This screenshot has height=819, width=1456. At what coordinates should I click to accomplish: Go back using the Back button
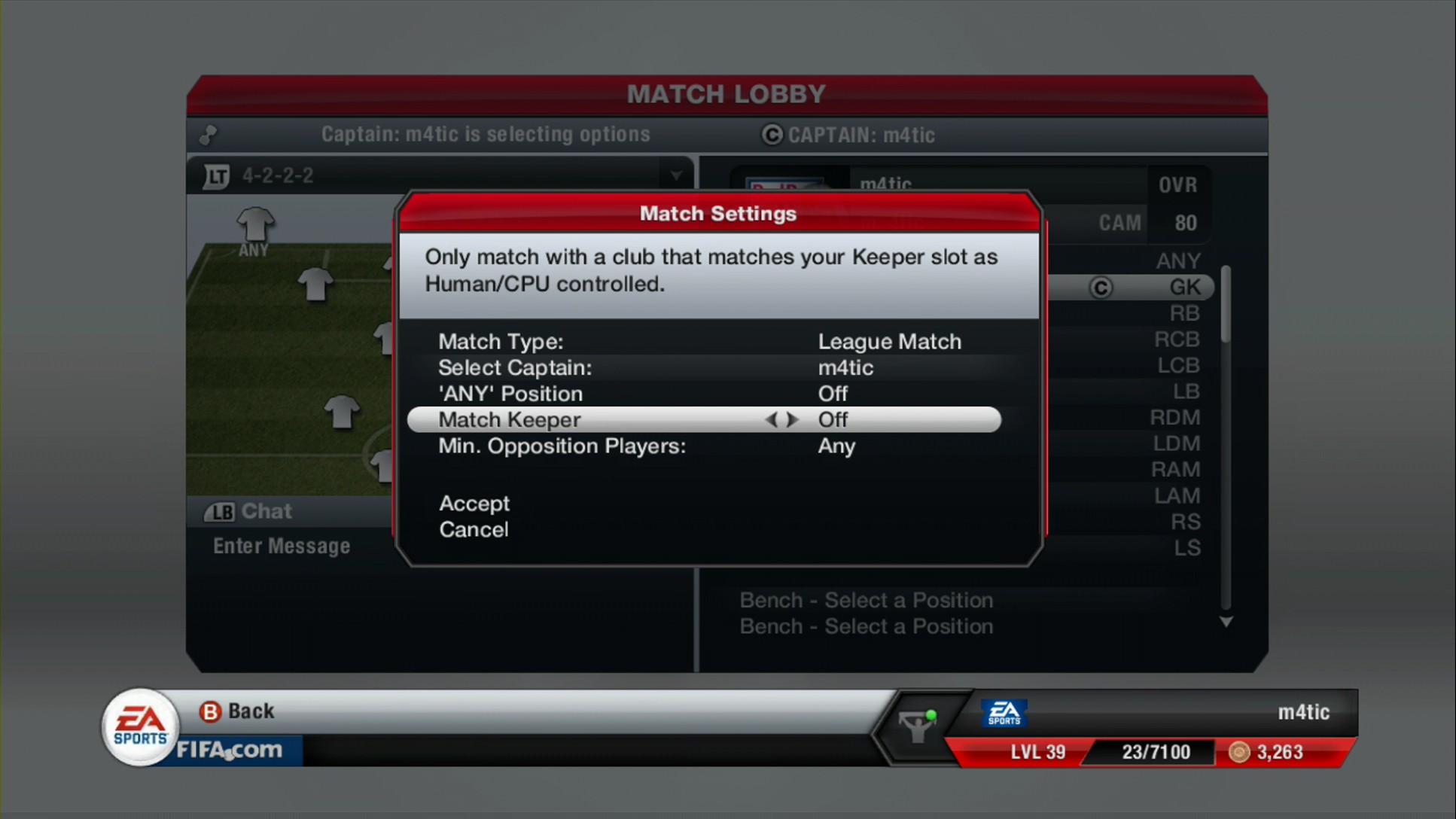(237, 711)
